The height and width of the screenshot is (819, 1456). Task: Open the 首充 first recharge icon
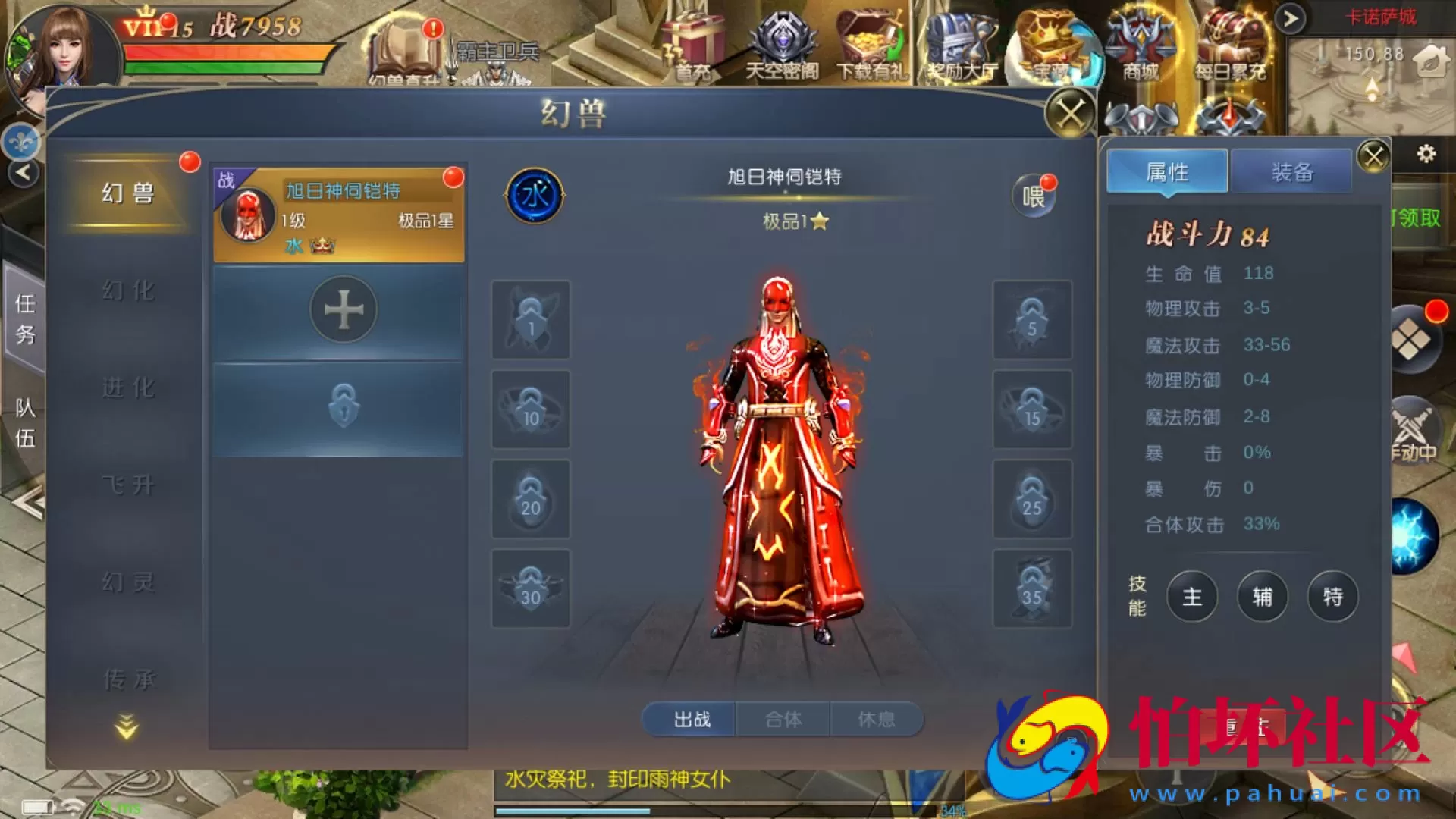pyautogui.click(x=695, y=42)
